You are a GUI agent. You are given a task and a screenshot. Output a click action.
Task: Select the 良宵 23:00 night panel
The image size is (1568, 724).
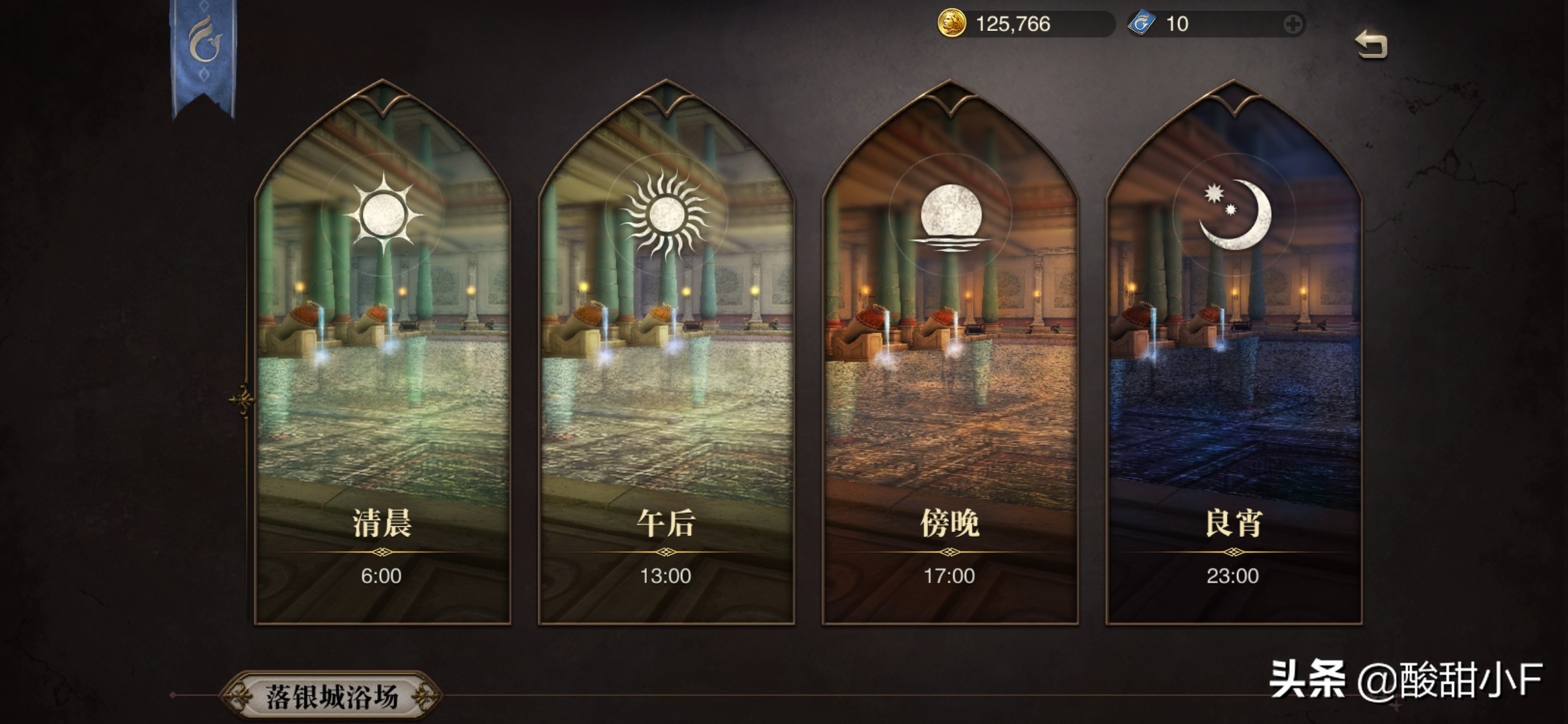point(1234,355)
